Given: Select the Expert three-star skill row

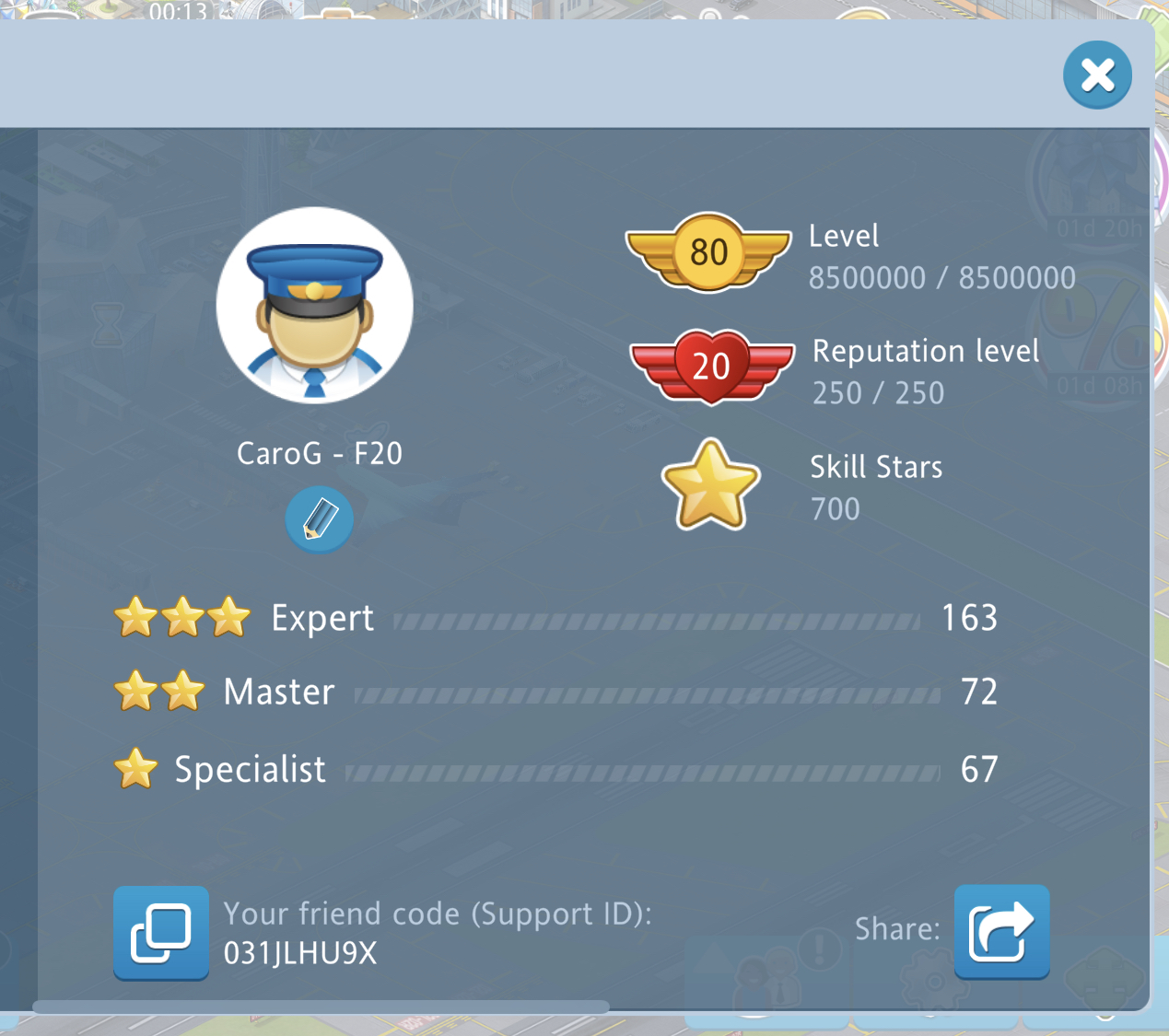Looking at the screenshot, I should (555, 618).
